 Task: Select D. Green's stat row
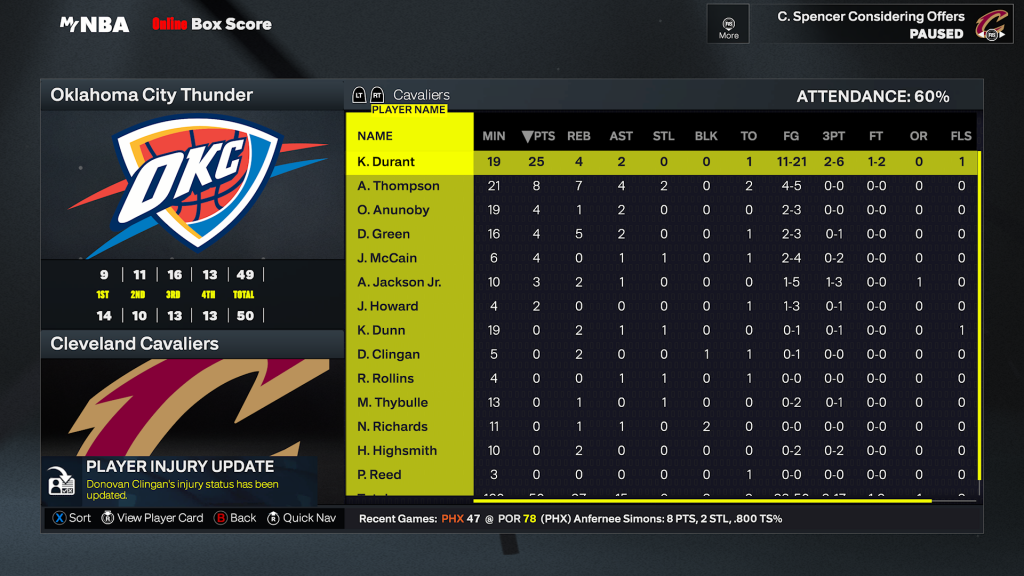[x=384, y=234]
